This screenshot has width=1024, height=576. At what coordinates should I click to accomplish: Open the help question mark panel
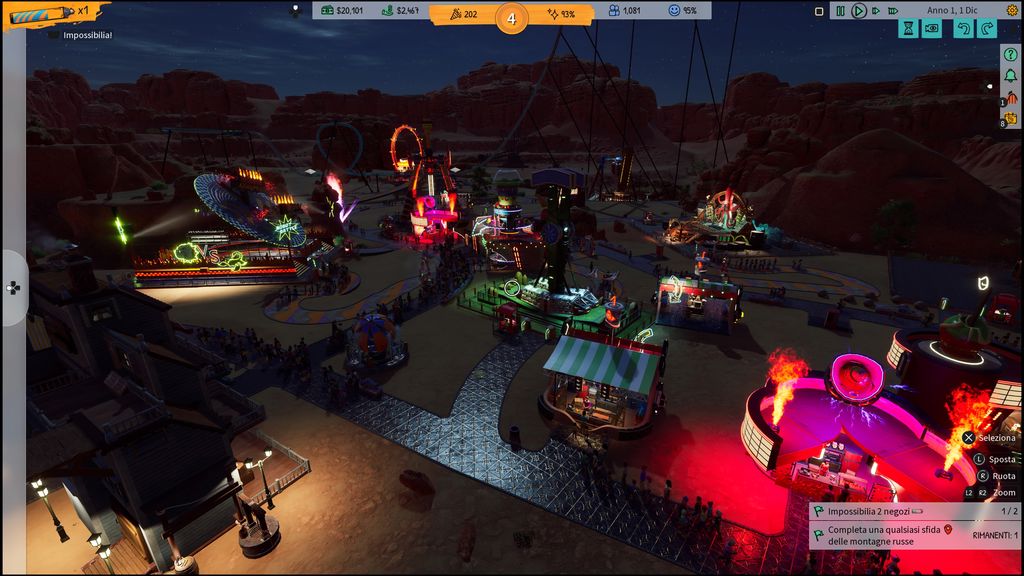(1010, 53)
